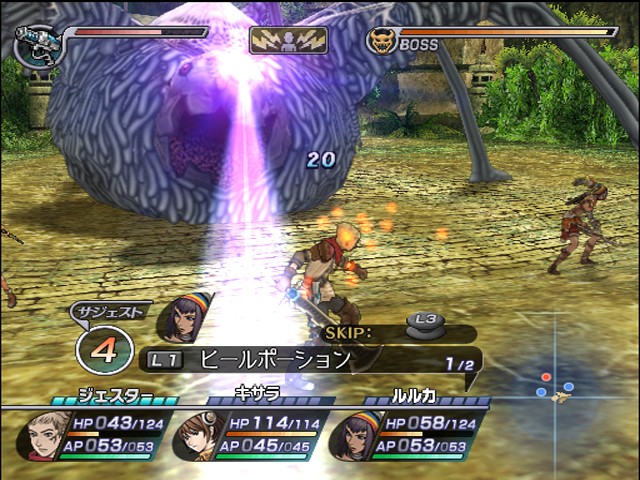Click the battle minimap radar
Screen dimensions: 640x480
556,388
